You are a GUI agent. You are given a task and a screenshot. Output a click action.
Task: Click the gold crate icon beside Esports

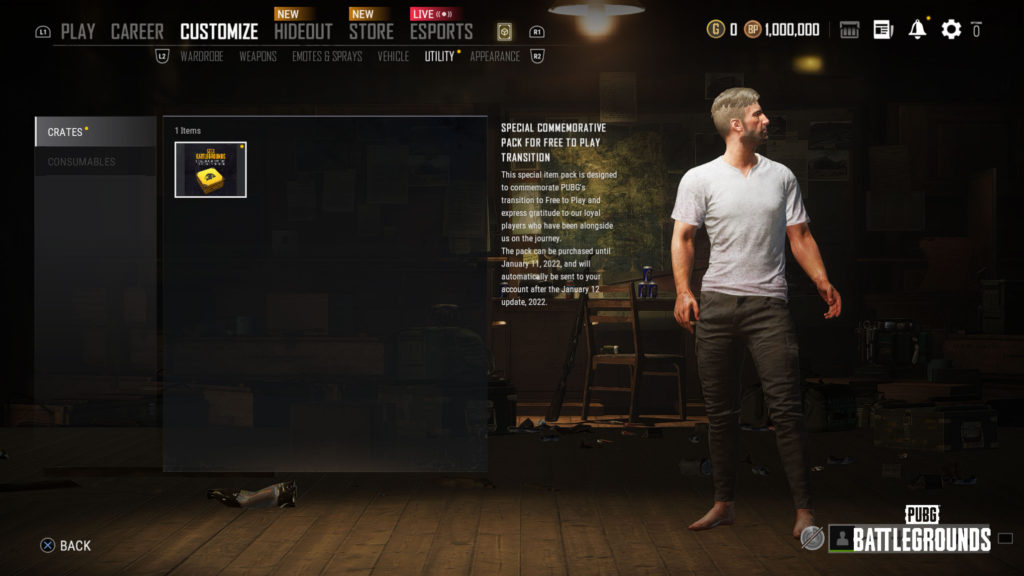[504, 31]
